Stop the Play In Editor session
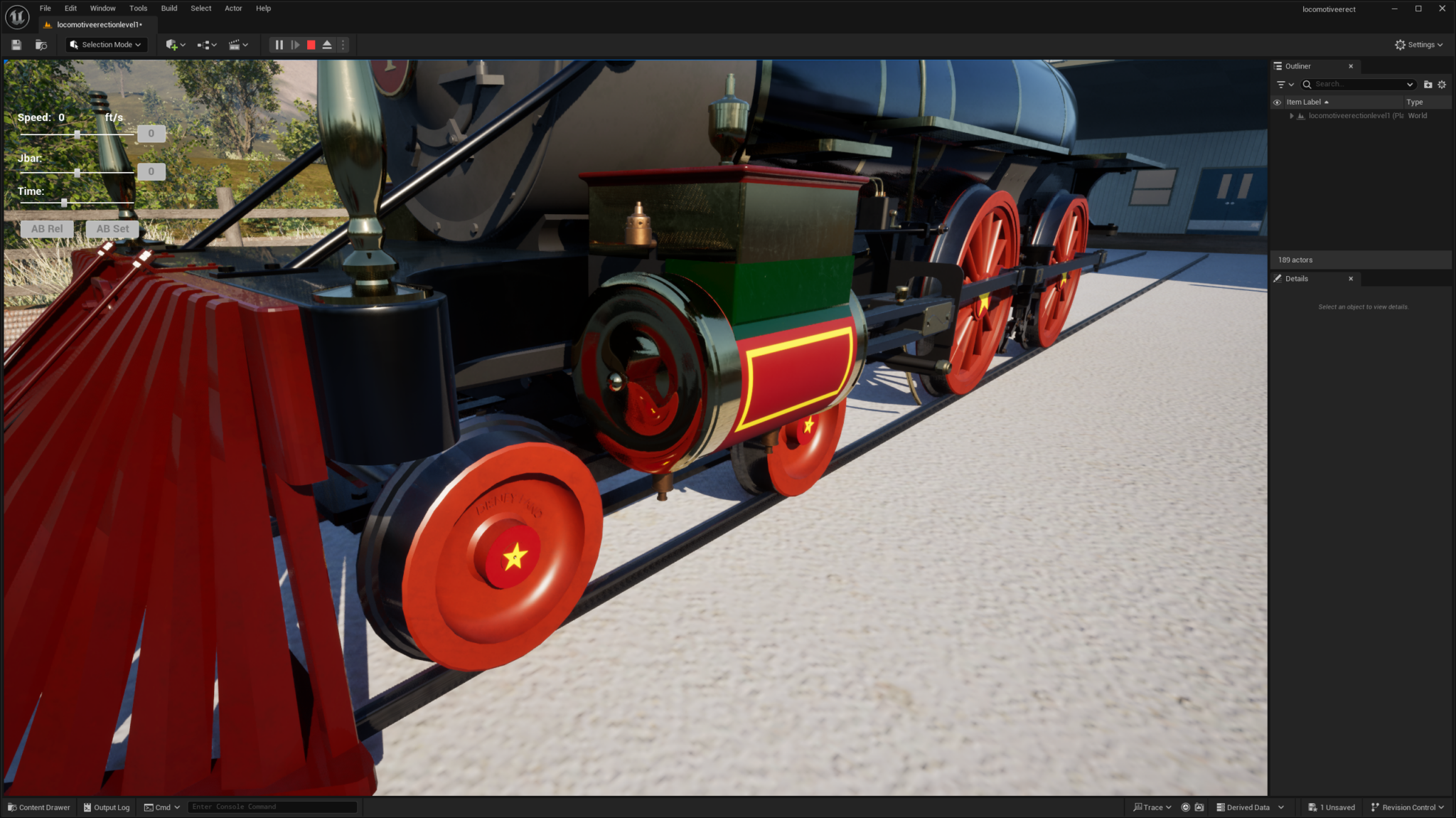1456x818 pixels. [311, 45]
